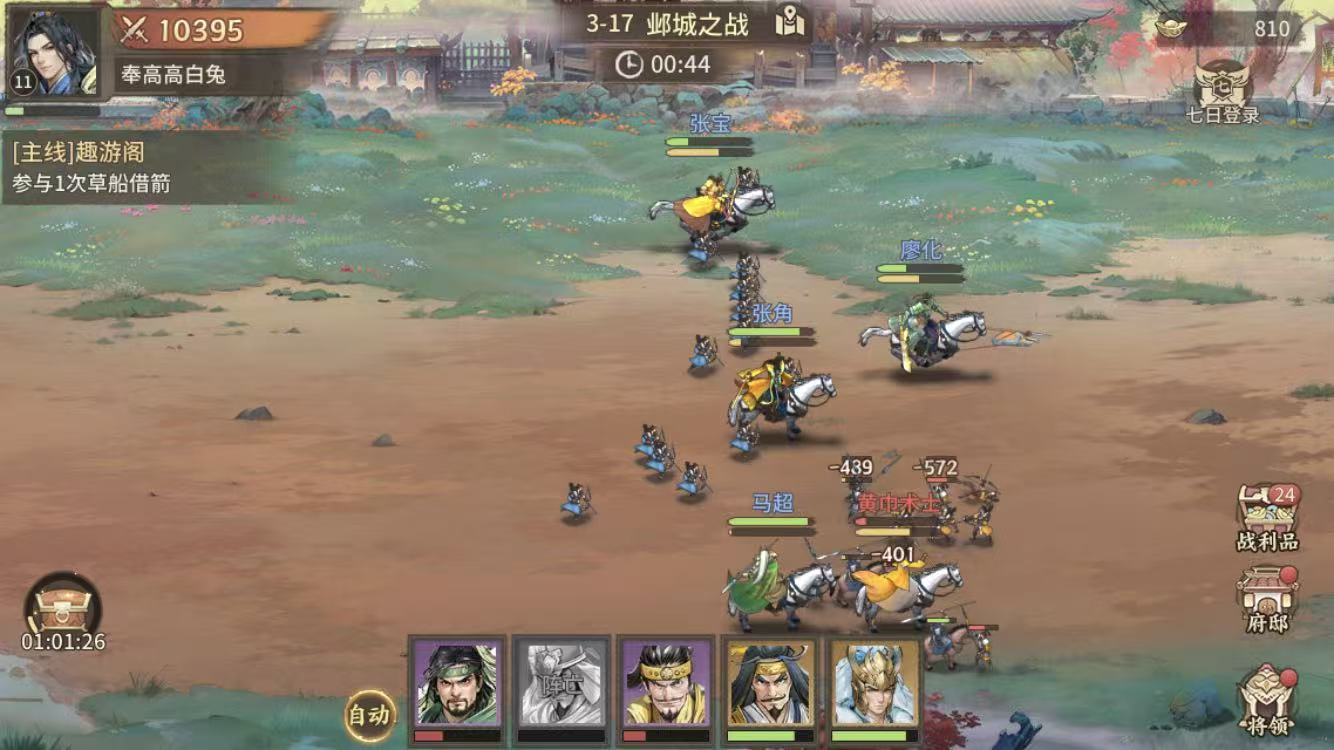Click the map icon beside the stage title
Viewport: 1334px width, 750px height.
tap(790, 20)
